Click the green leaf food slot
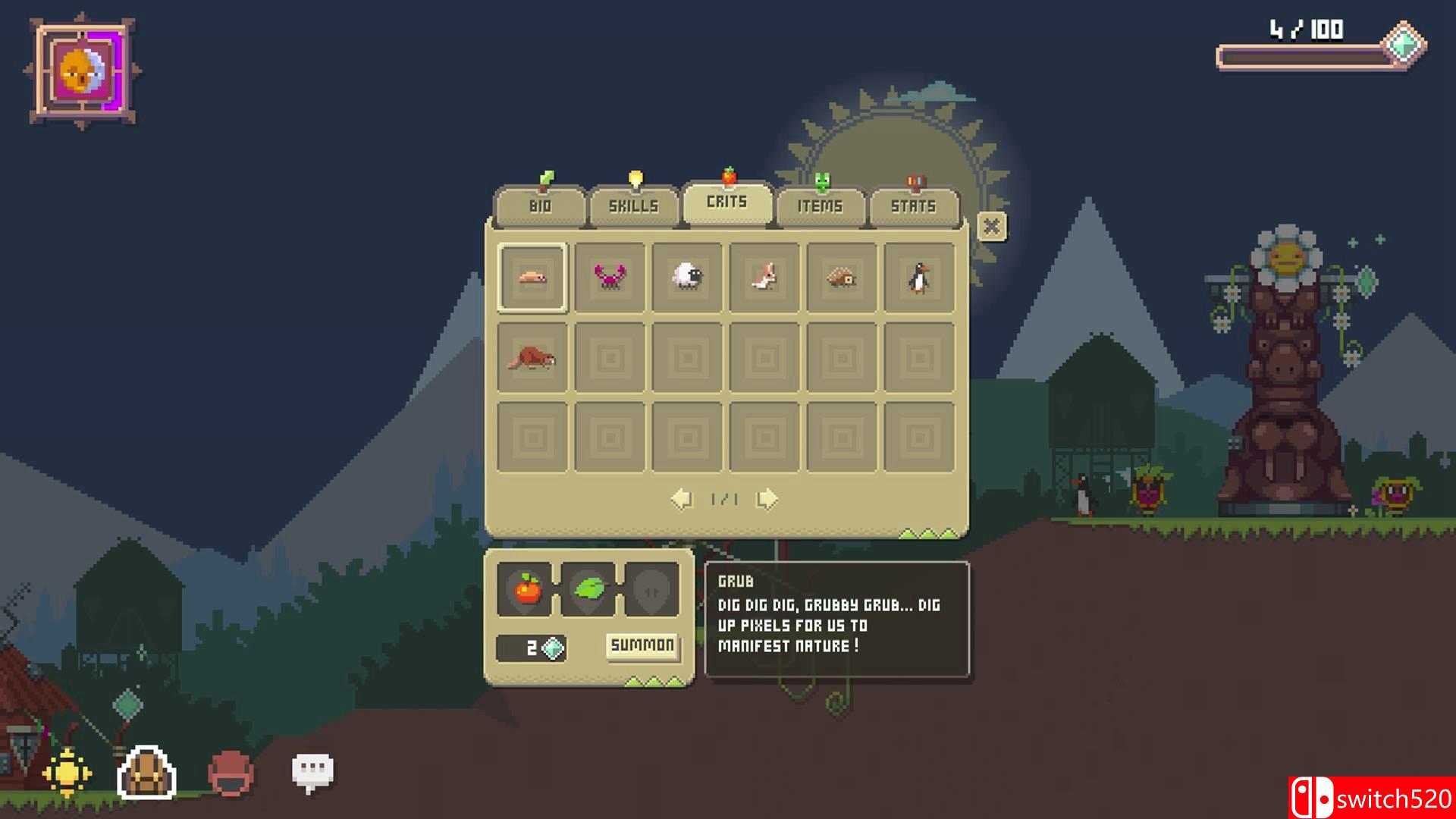 point(589,588)
